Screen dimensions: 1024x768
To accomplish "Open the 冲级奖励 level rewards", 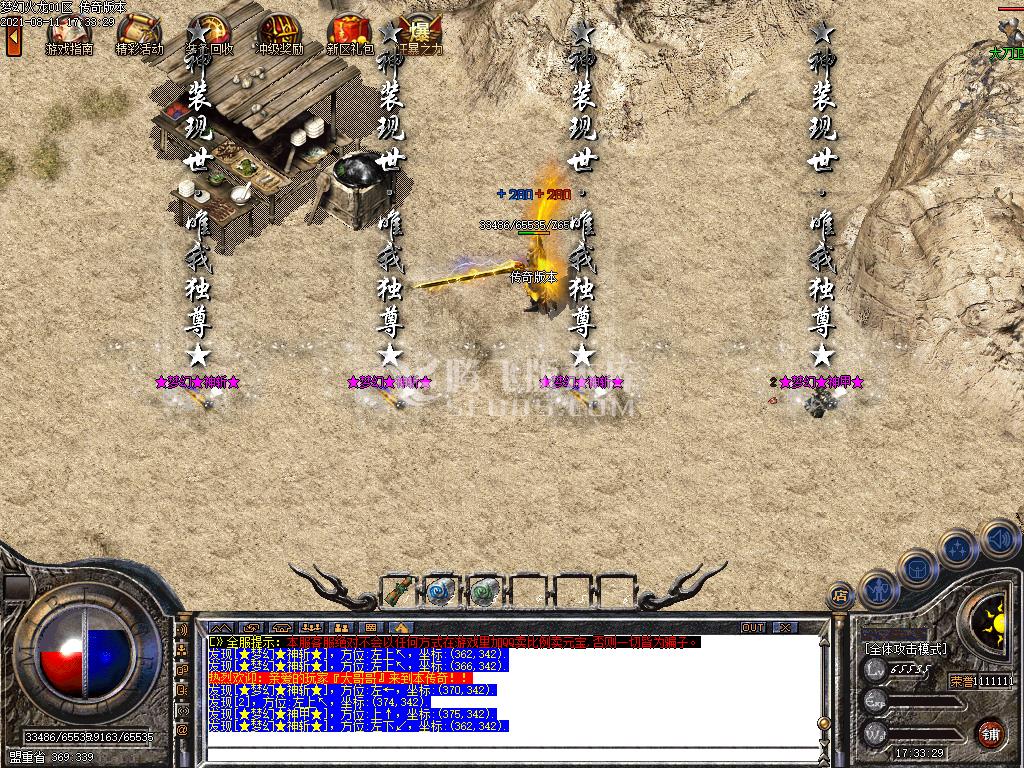I will [x=279, y=34].
